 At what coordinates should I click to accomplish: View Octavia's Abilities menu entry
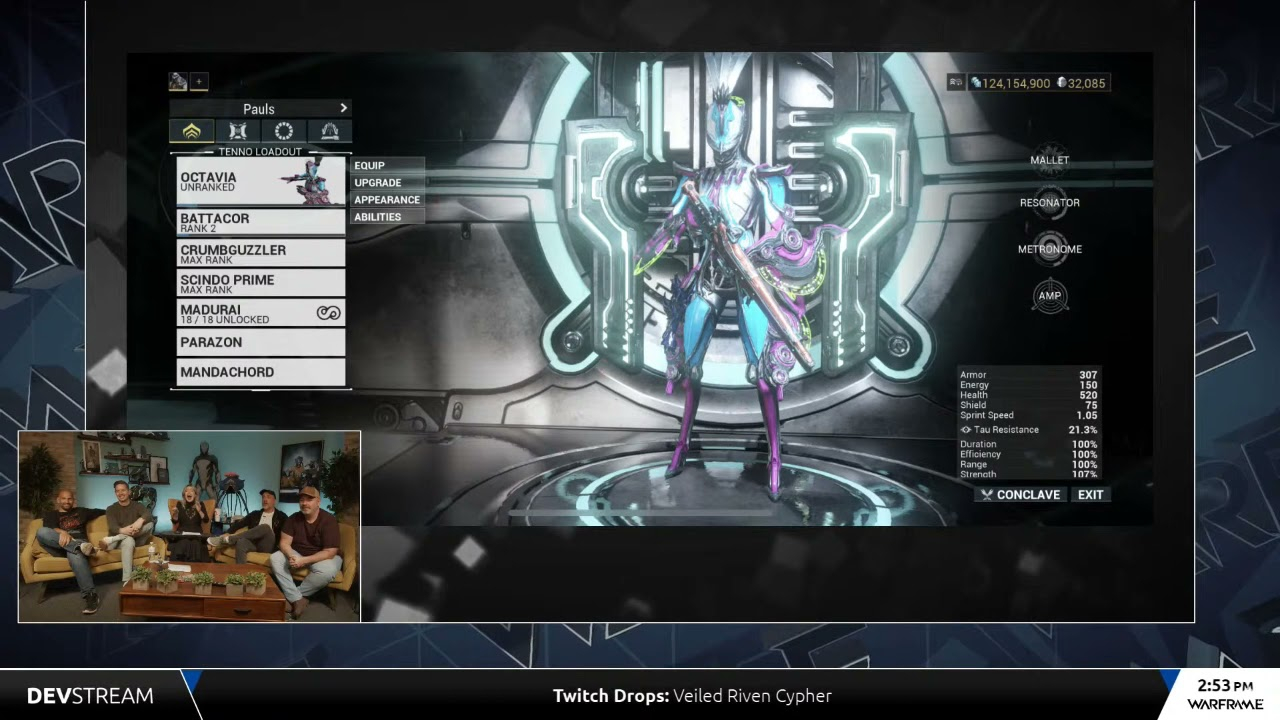(x=387, y=216)
